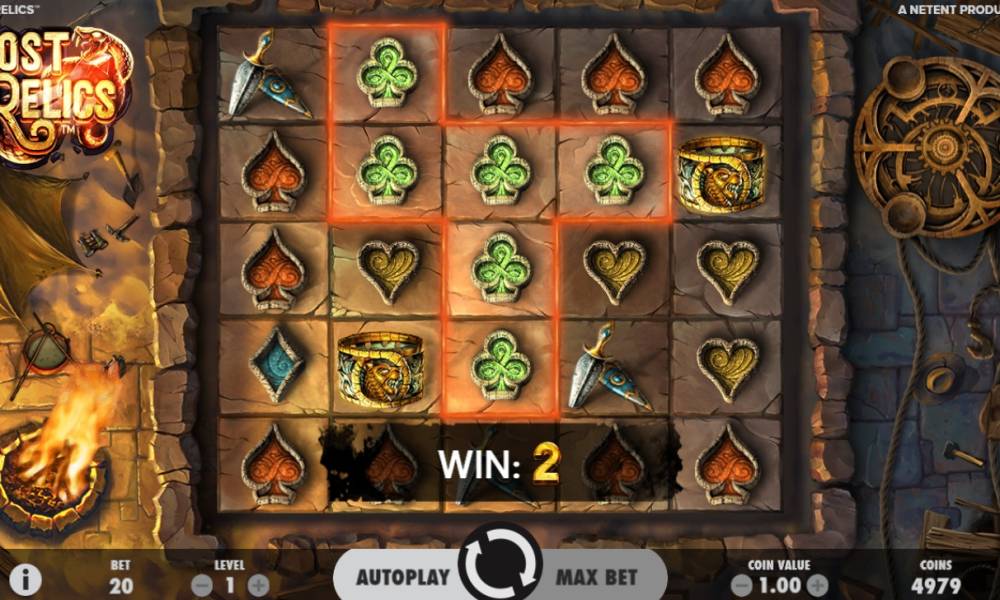Open the game info paytable

[x=25, y=578]
